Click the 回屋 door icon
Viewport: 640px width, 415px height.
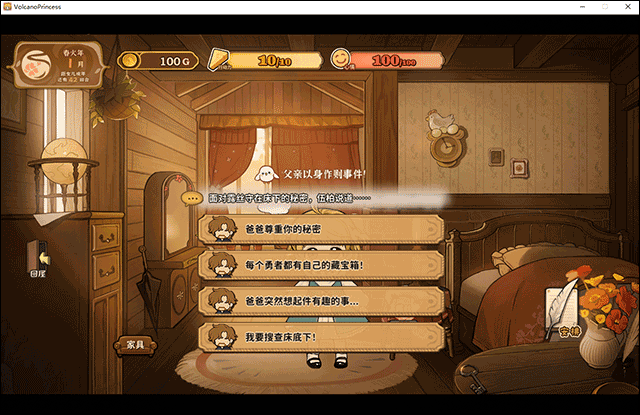click(x=39, y=258)
